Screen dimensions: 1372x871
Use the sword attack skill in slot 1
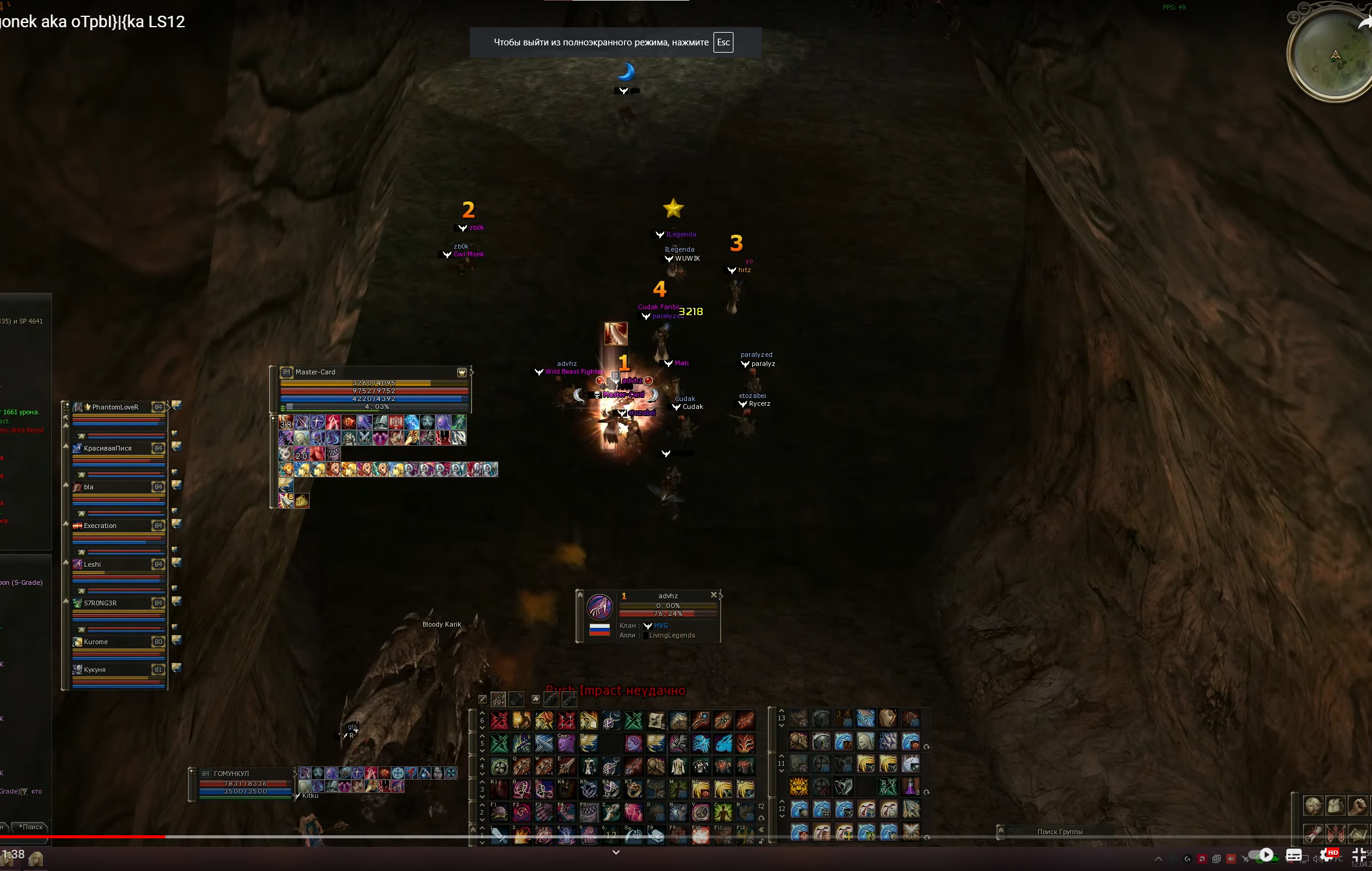499,835
